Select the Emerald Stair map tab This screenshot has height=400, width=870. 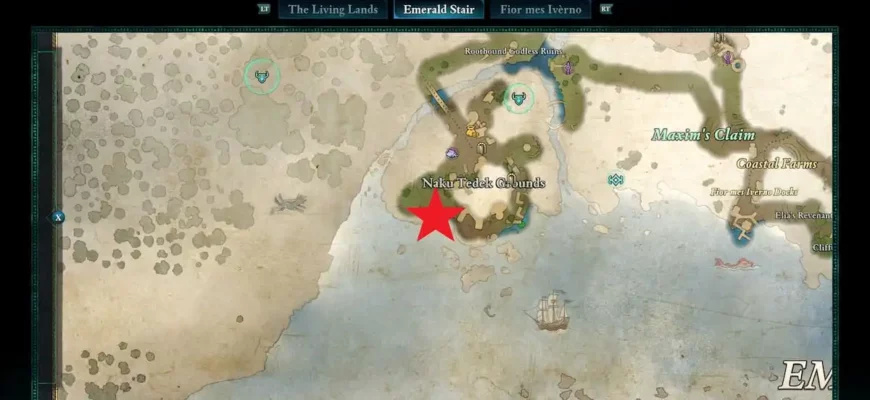coord(439,10)
